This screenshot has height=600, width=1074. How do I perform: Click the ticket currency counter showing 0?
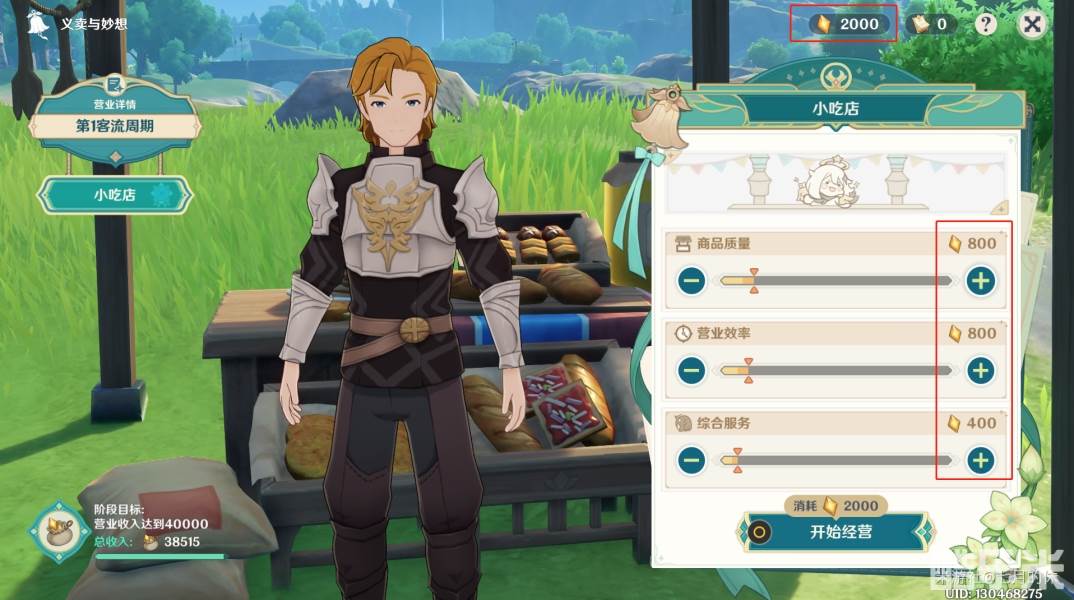pos(931,24)
